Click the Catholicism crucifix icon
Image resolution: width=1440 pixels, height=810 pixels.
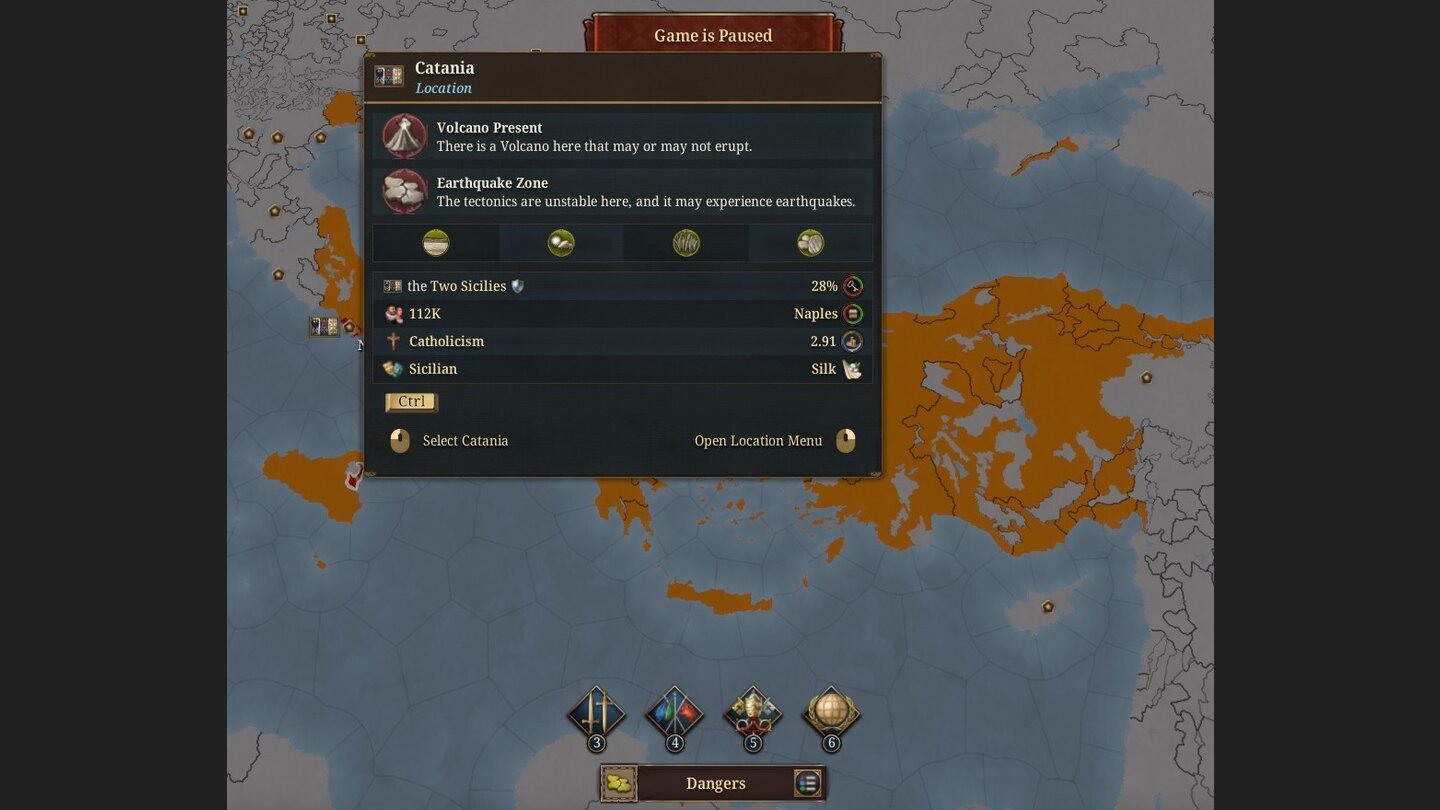[393, 340]
